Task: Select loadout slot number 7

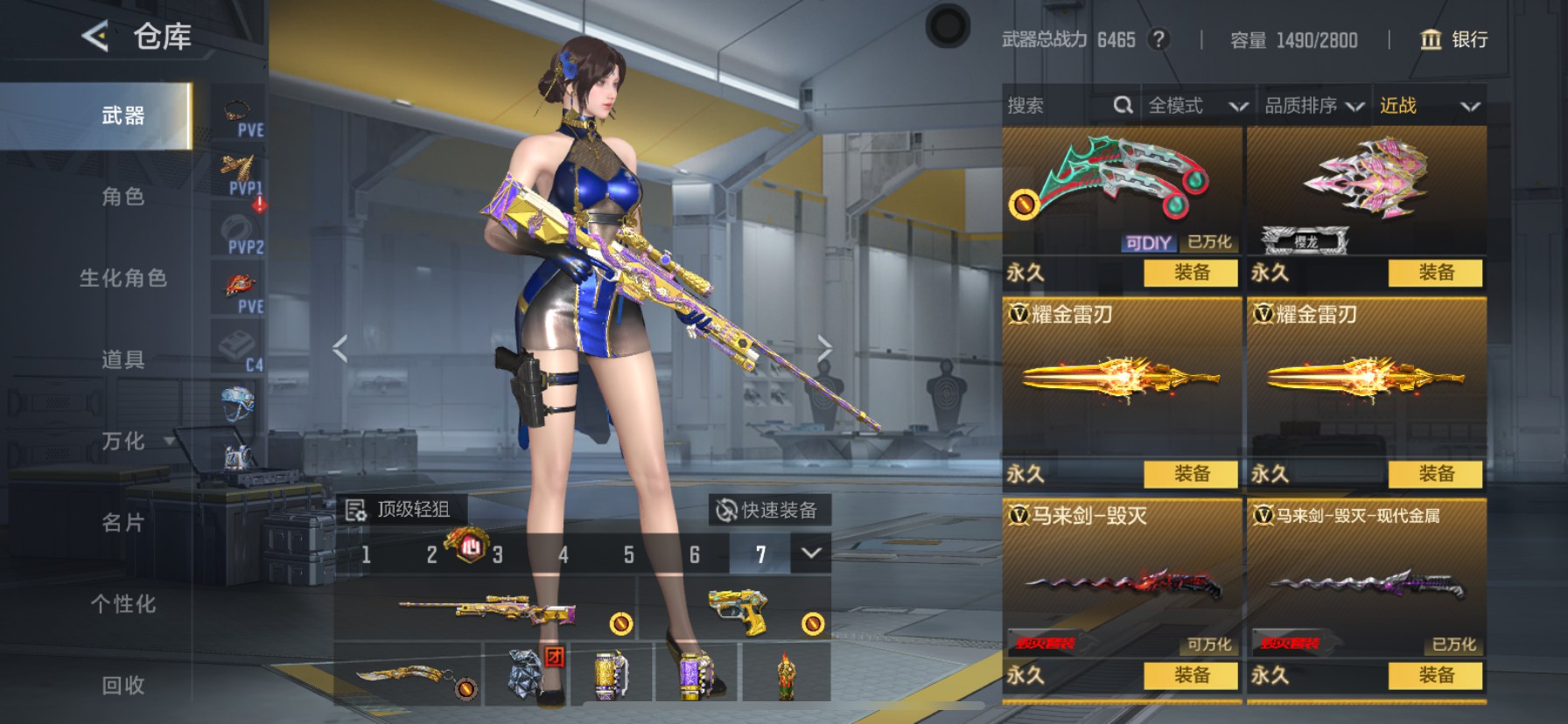Action: (760, 554)
